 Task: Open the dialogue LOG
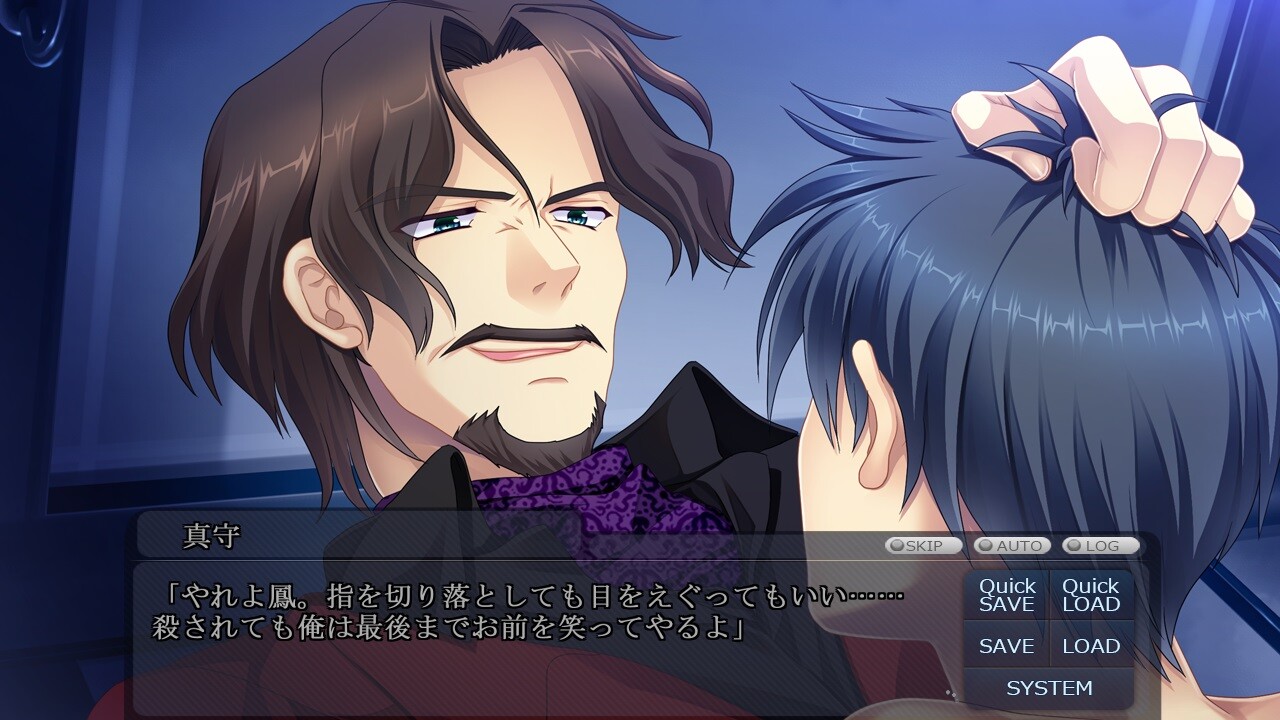click(1100, 546)
